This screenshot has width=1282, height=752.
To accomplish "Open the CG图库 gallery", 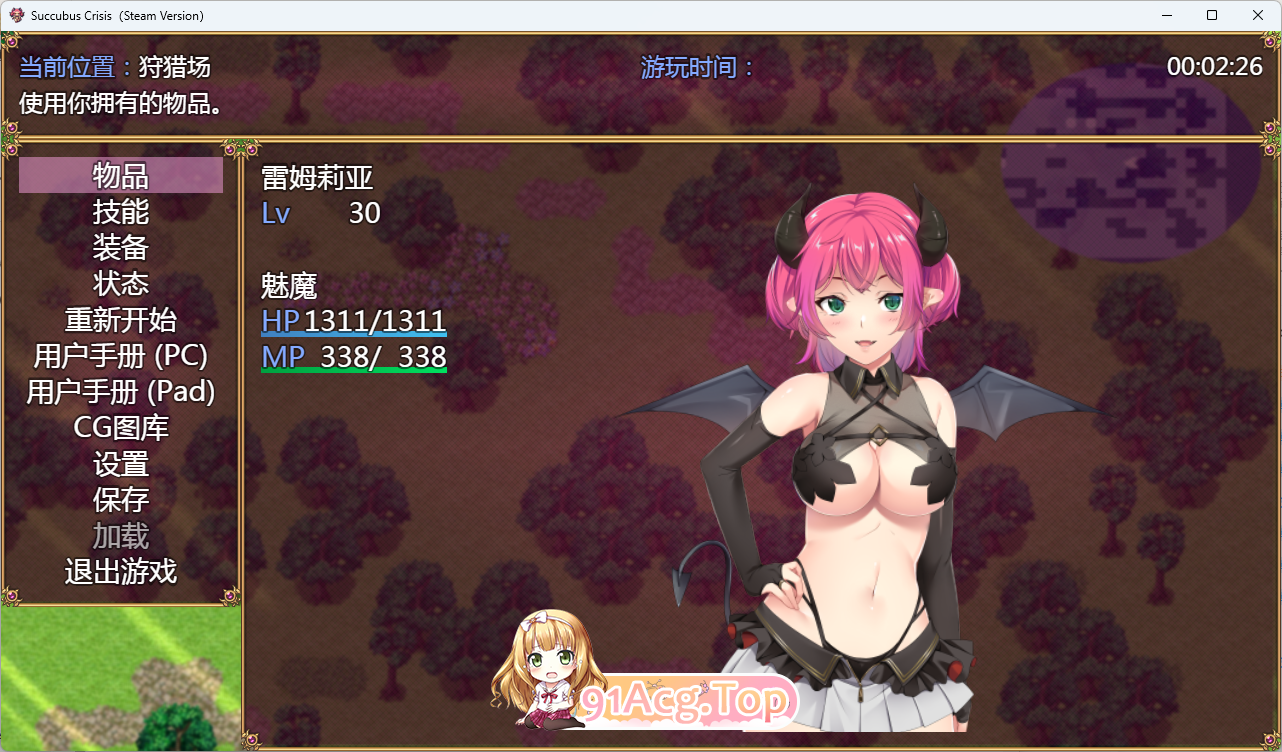I will [122, 427].
